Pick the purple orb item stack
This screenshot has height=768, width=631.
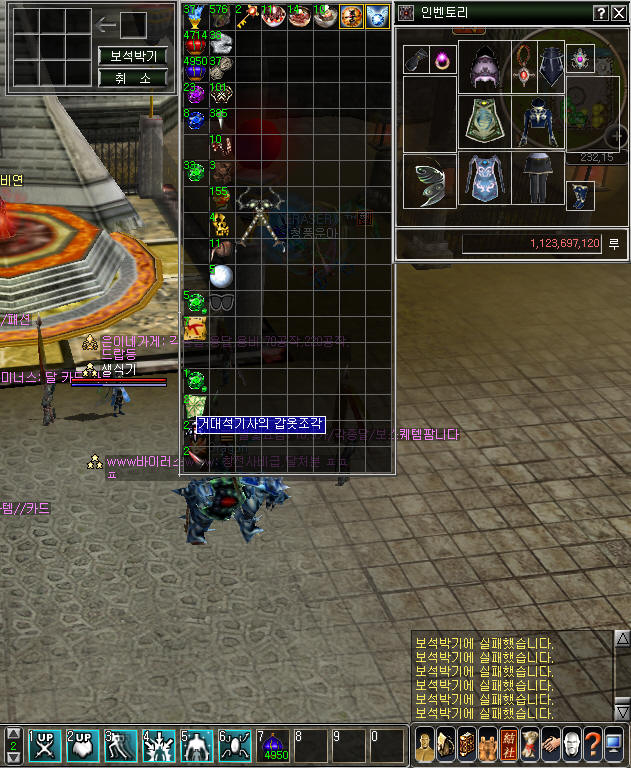pyautogui.click(x=194, y=94)
